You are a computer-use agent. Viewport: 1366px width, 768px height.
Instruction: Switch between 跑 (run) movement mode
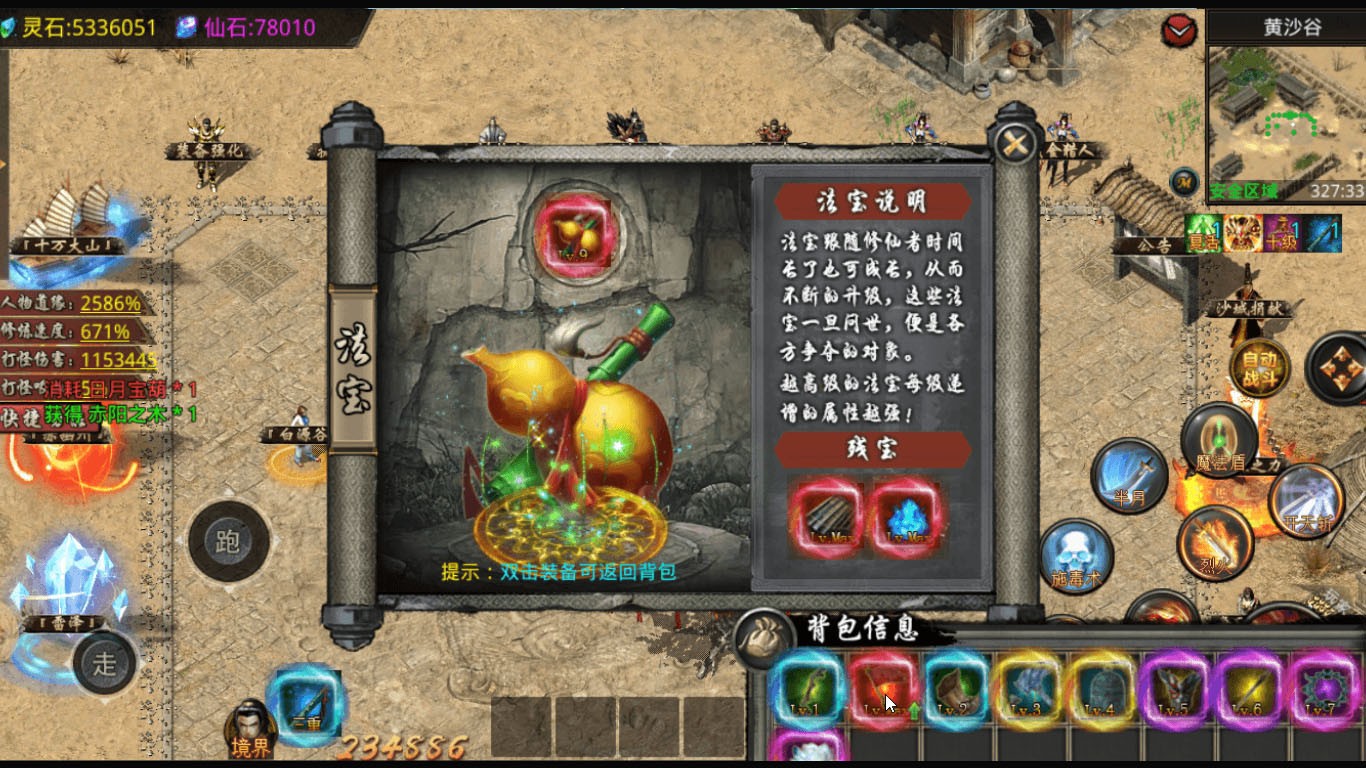tap(230, 541)
